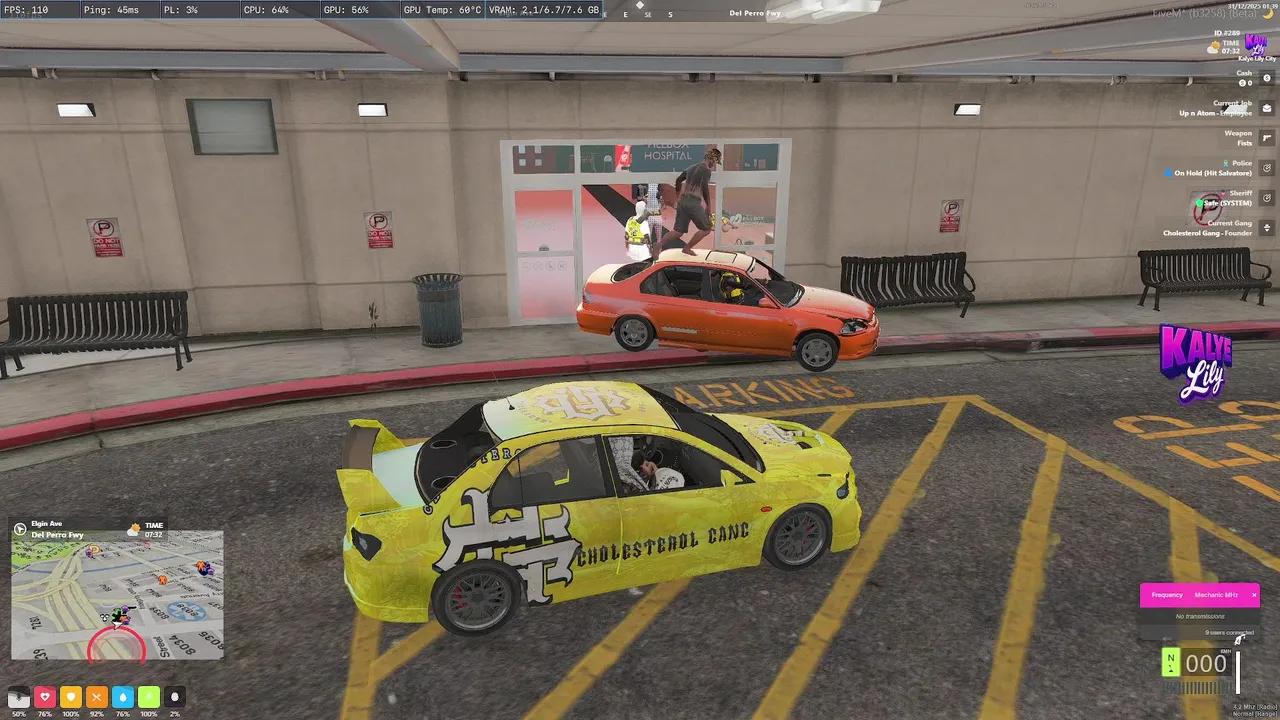Switch to the Frequency tab on radio

[x=1167, y=594]
